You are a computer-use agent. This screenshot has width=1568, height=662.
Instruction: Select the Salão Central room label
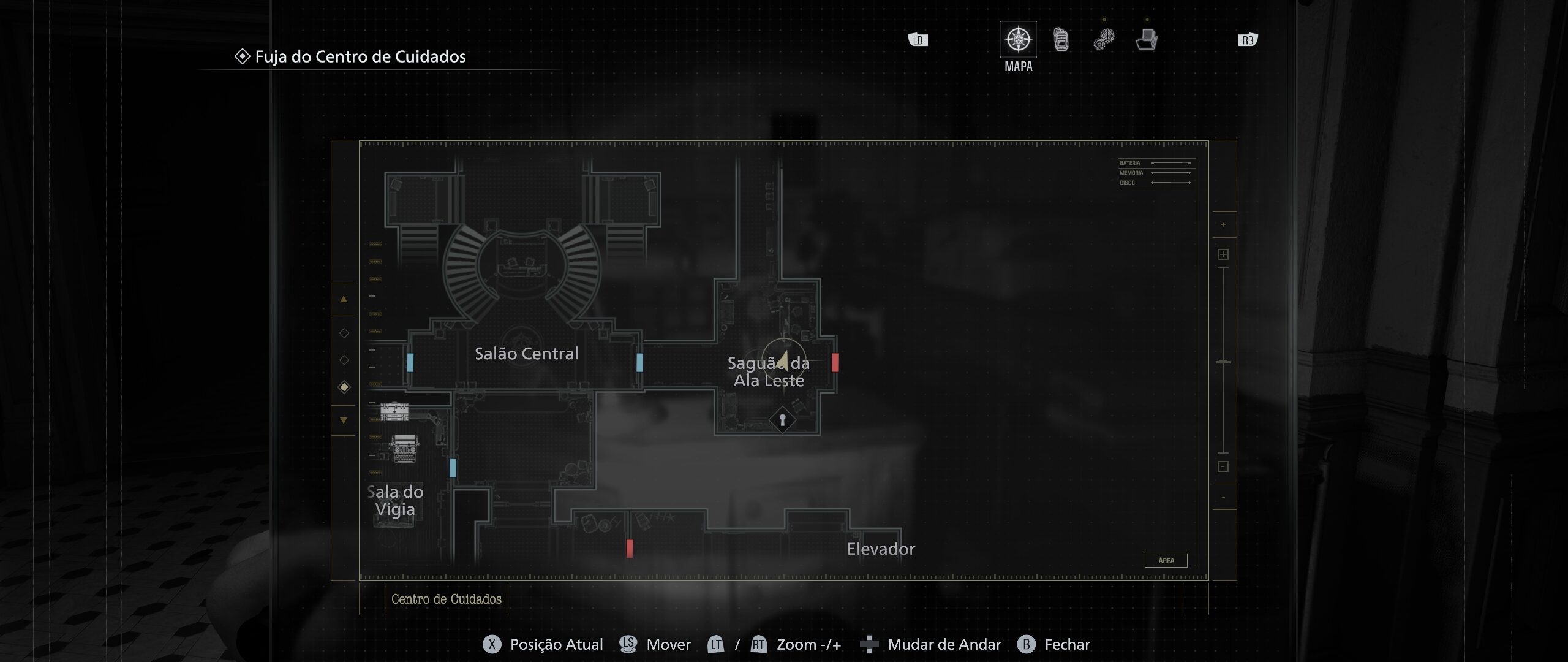526,354
